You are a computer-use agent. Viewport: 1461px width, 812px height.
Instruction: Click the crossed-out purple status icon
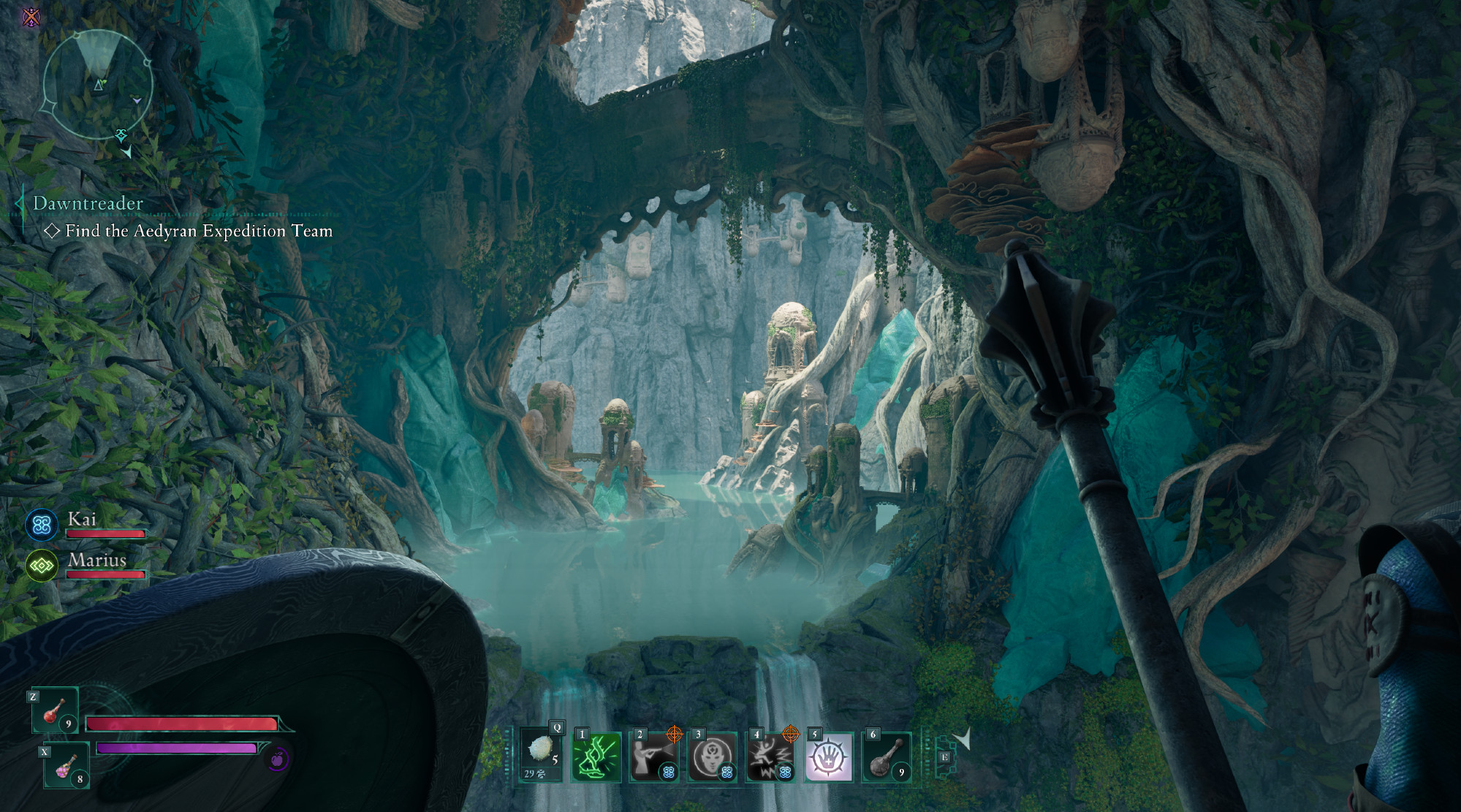pos(31,17)
